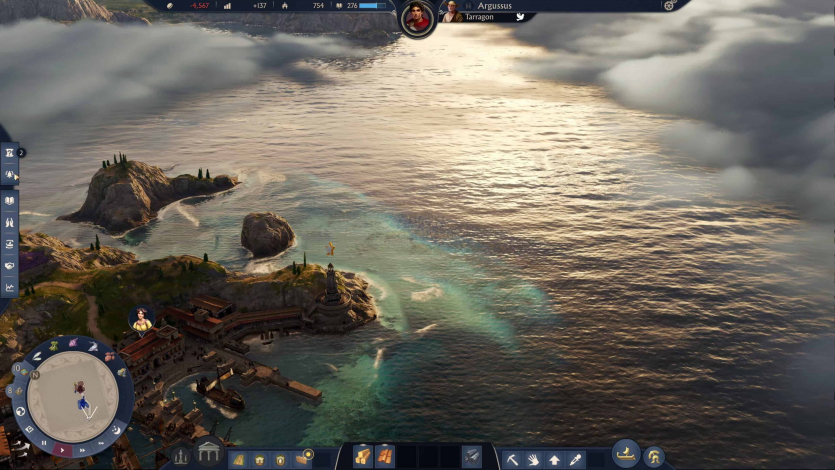
Task: Click the red-haired player portrait
Action: click(417, 18)
